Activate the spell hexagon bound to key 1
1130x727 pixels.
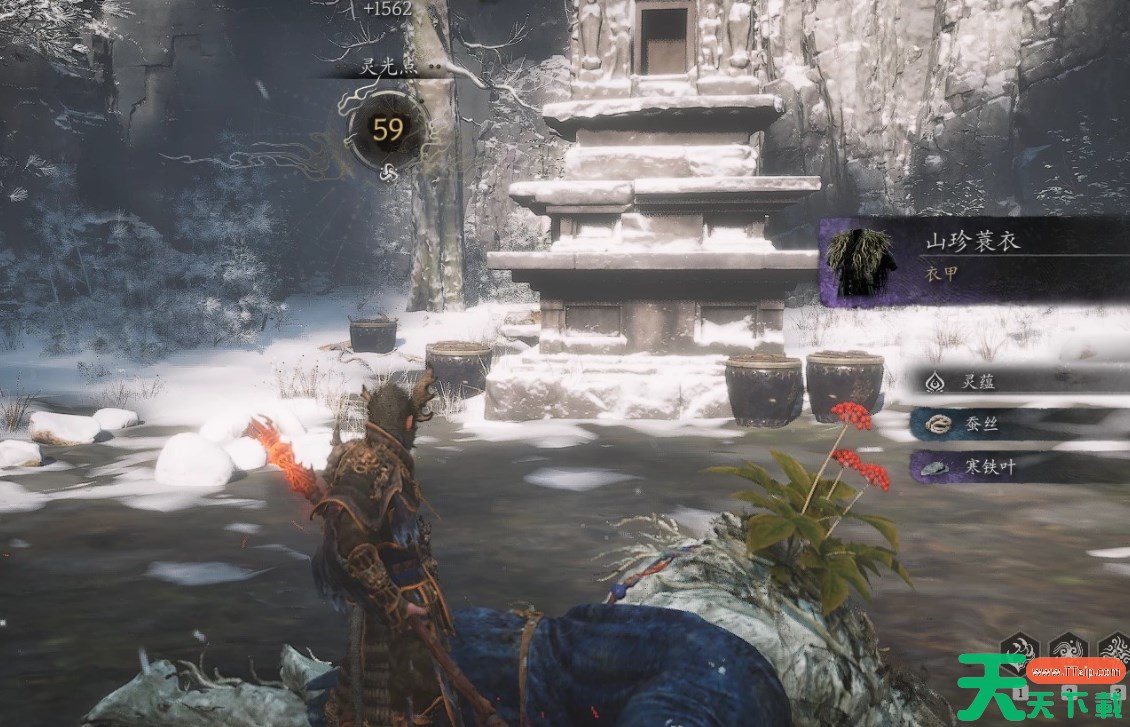1019,647
